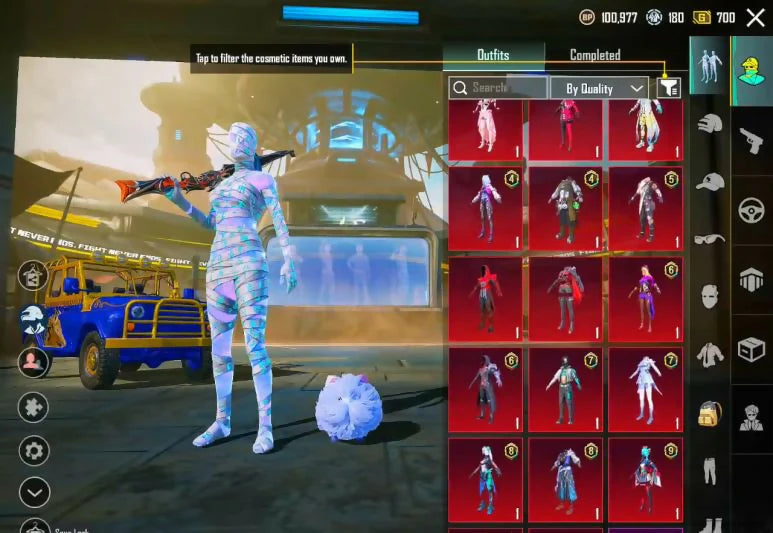Select the helmet category icon

pyautogui.click(x=708, y=124)
